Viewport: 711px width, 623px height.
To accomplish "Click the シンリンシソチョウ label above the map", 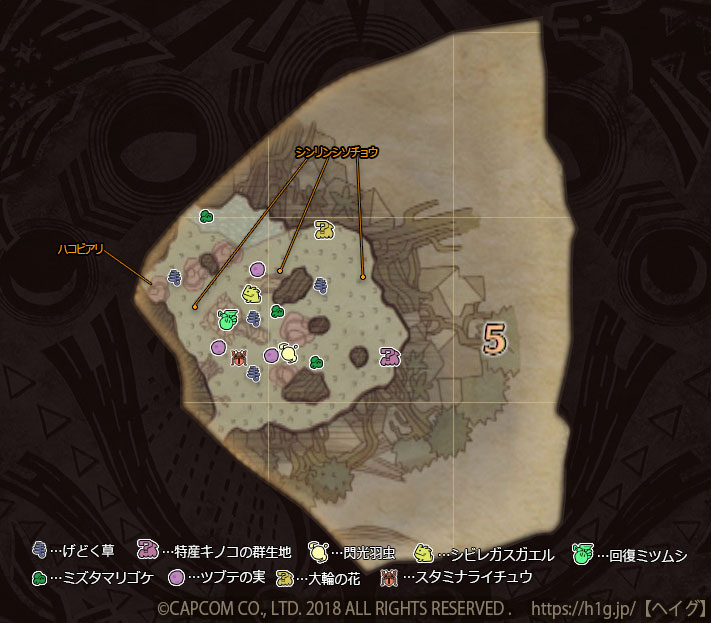I will coord(337,152).
